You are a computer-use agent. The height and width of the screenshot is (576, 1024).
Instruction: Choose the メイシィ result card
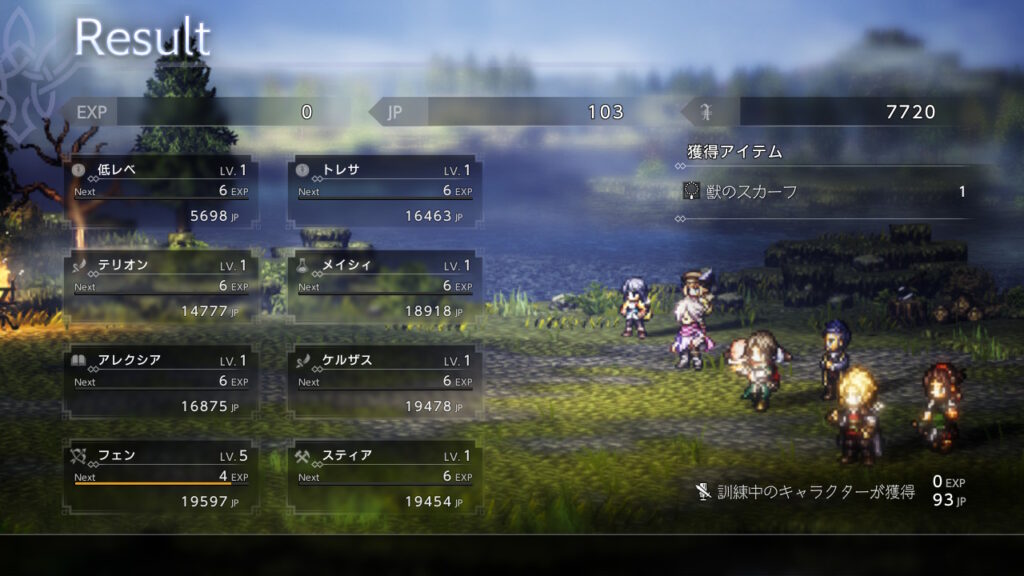coord(385,287)
